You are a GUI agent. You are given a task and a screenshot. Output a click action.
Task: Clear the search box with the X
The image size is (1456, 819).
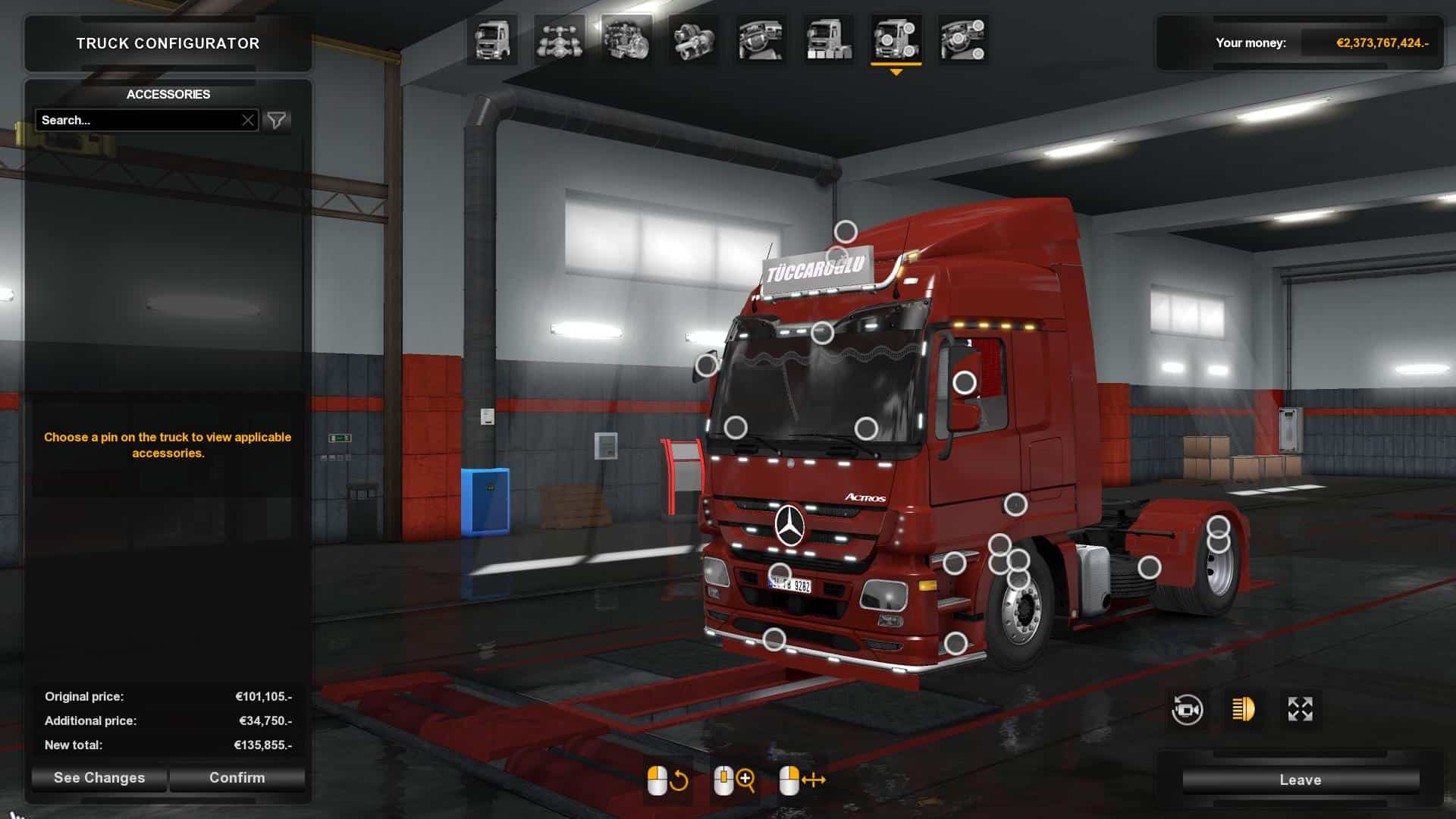point(248,121)
